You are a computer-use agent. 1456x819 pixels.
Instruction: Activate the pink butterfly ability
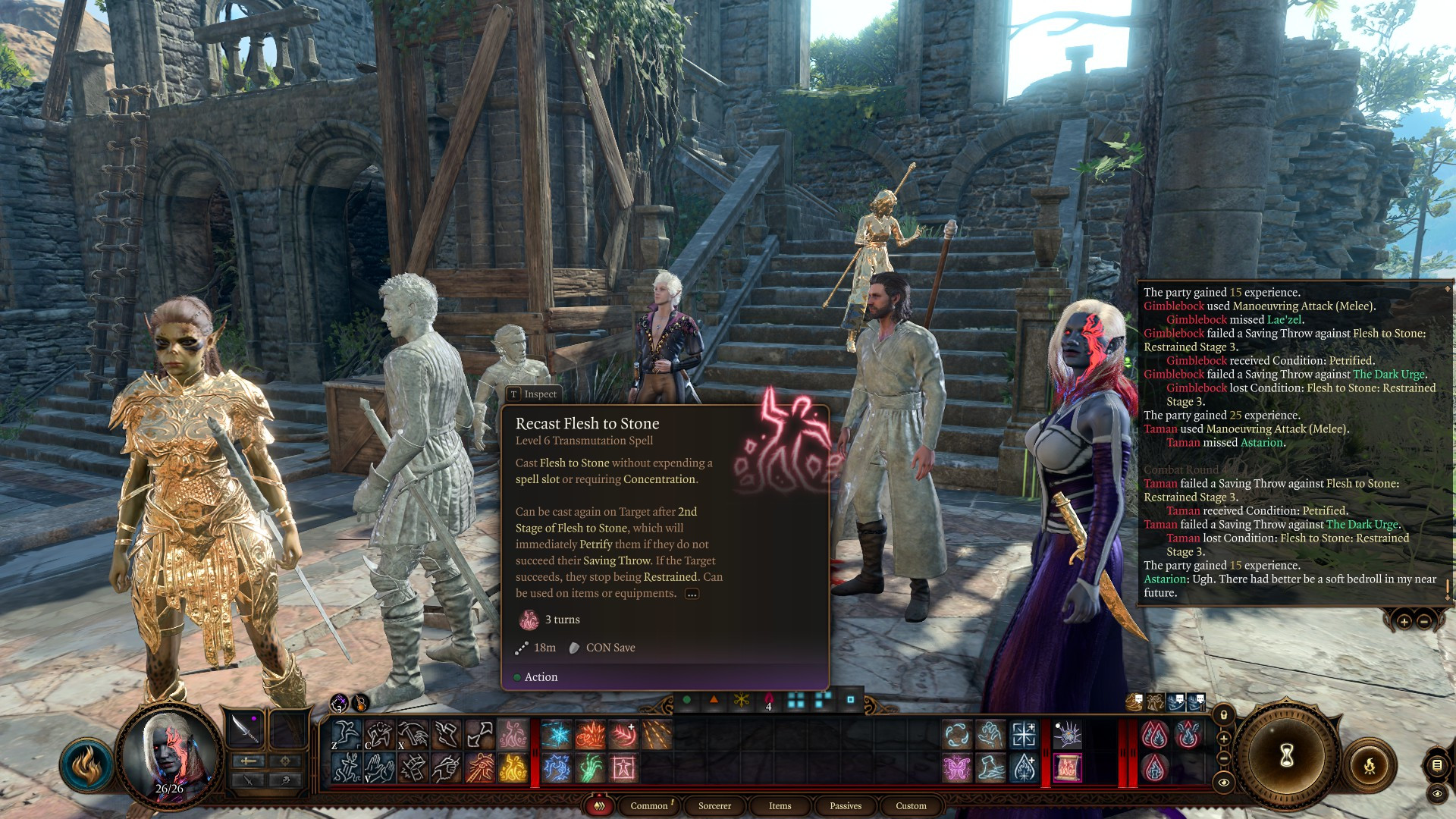point(957,768)
